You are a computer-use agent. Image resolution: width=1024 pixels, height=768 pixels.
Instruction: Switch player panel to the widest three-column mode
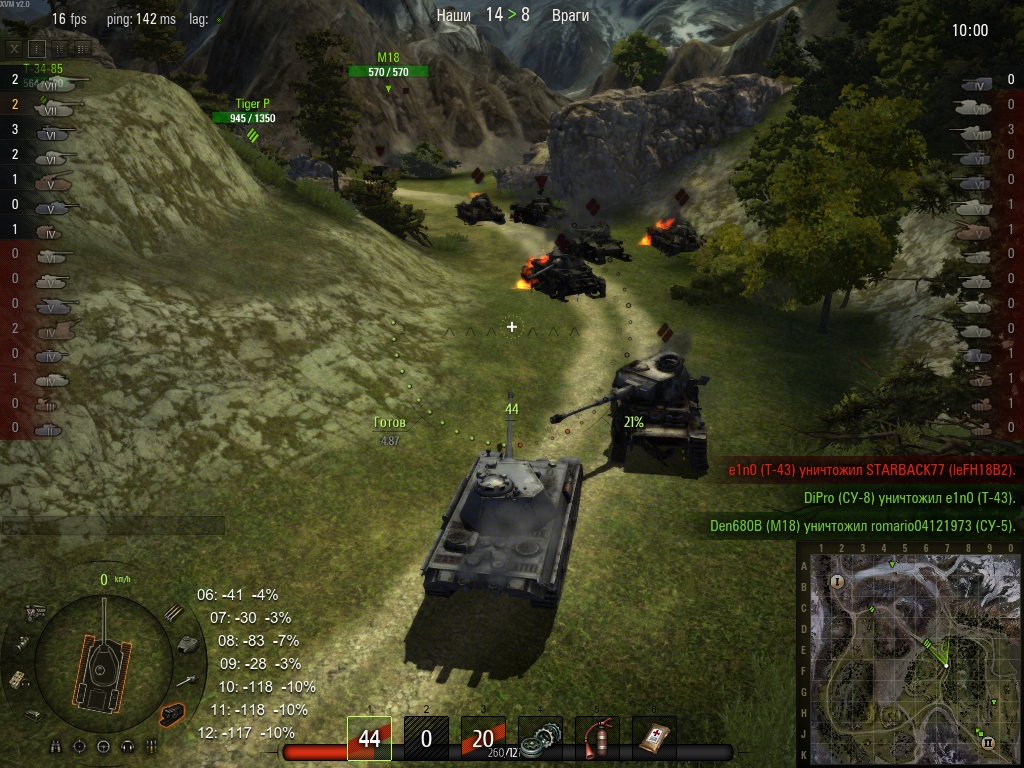click(x=81, y=47)
